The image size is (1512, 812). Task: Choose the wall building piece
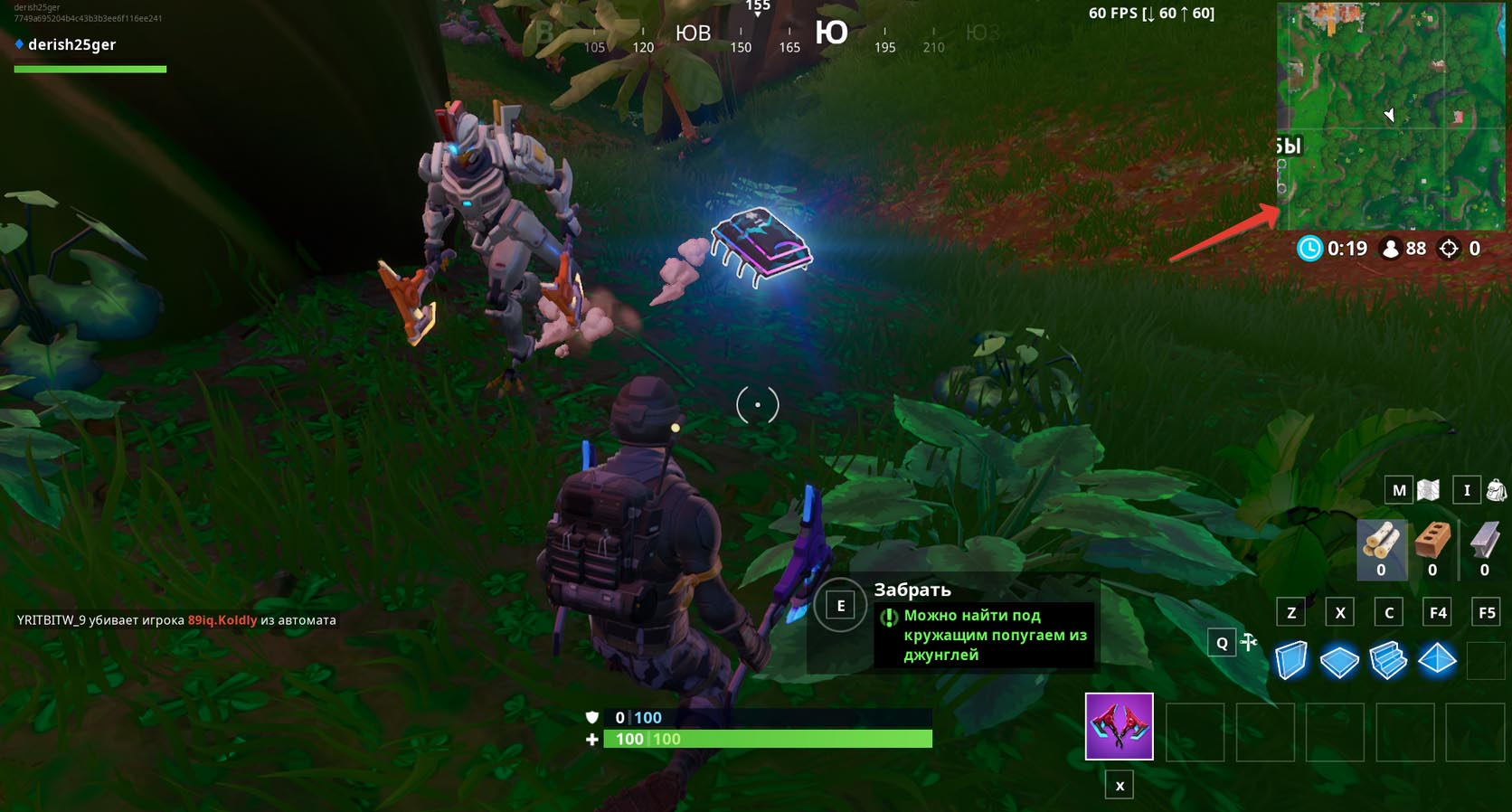pyautogui.click(x=1291, y=660)
